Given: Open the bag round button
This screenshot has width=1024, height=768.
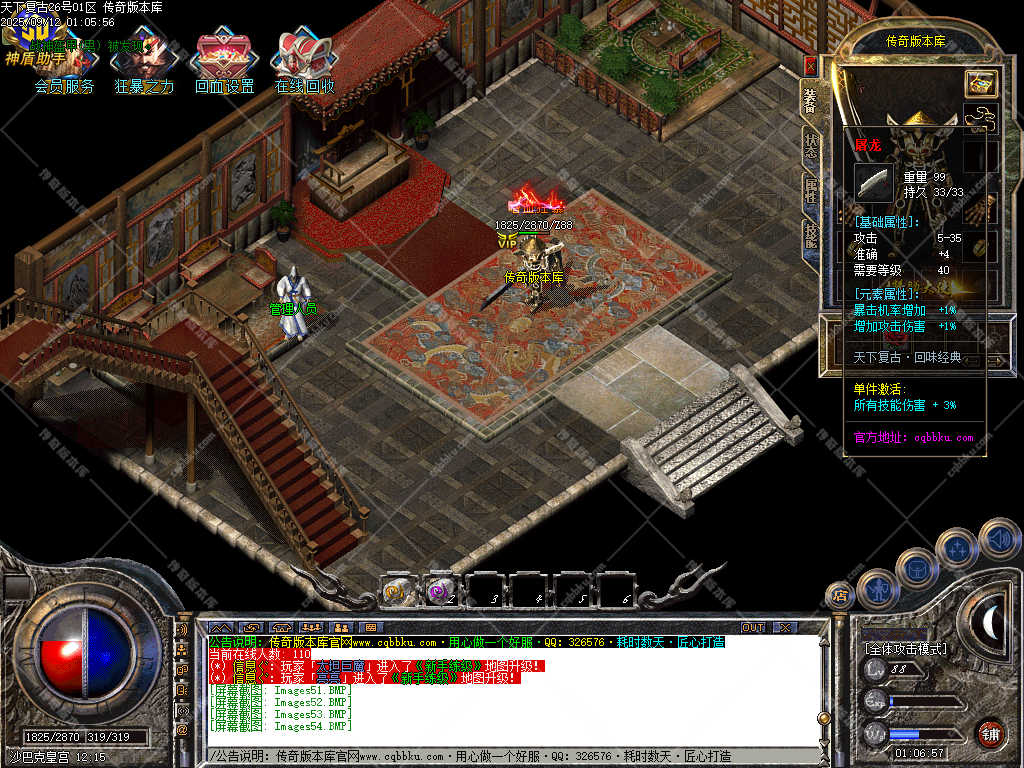Looking at the screenshot, I should [x=916, y=568].
